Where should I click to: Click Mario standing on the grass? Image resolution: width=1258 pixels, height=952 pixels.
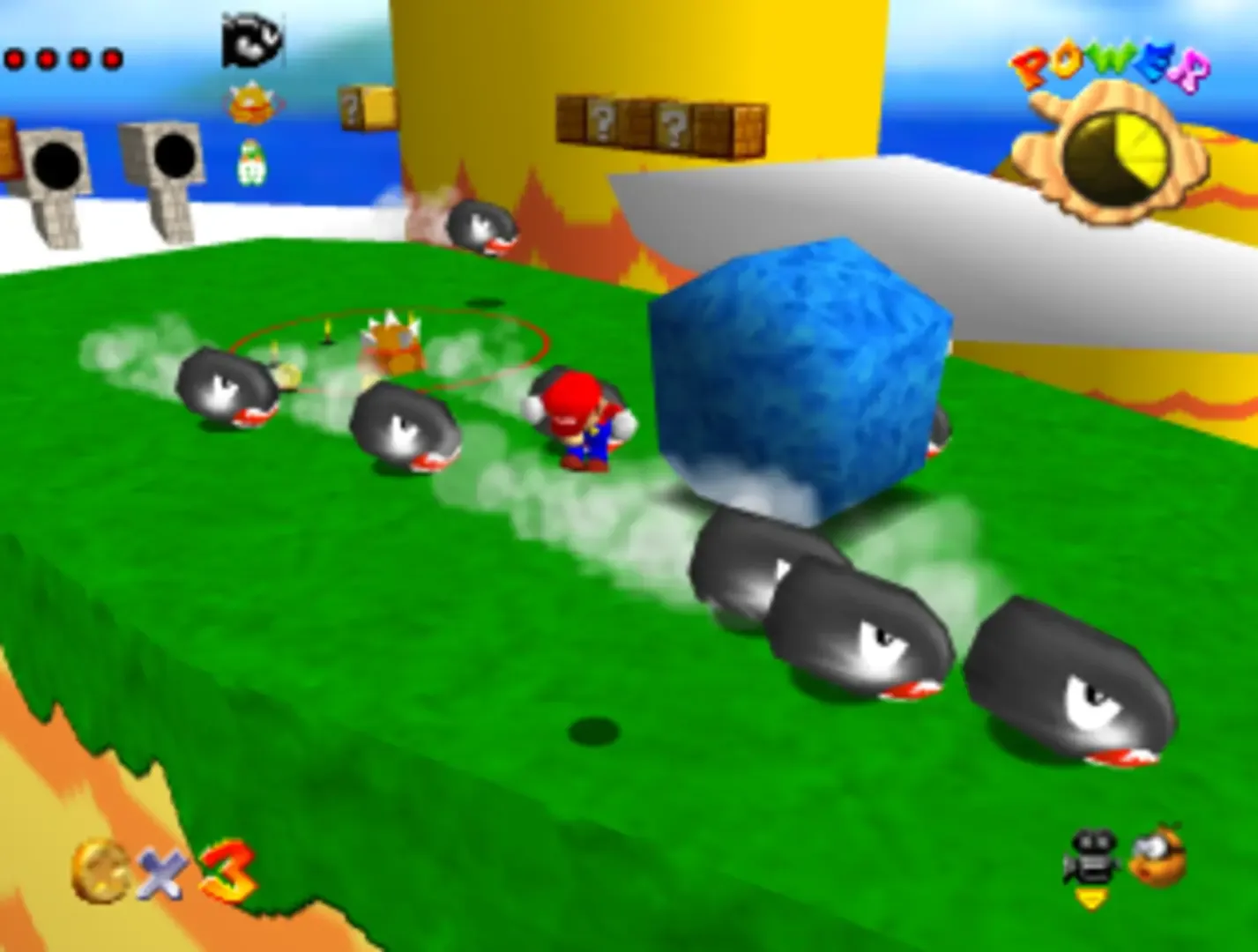coord(586,423)
